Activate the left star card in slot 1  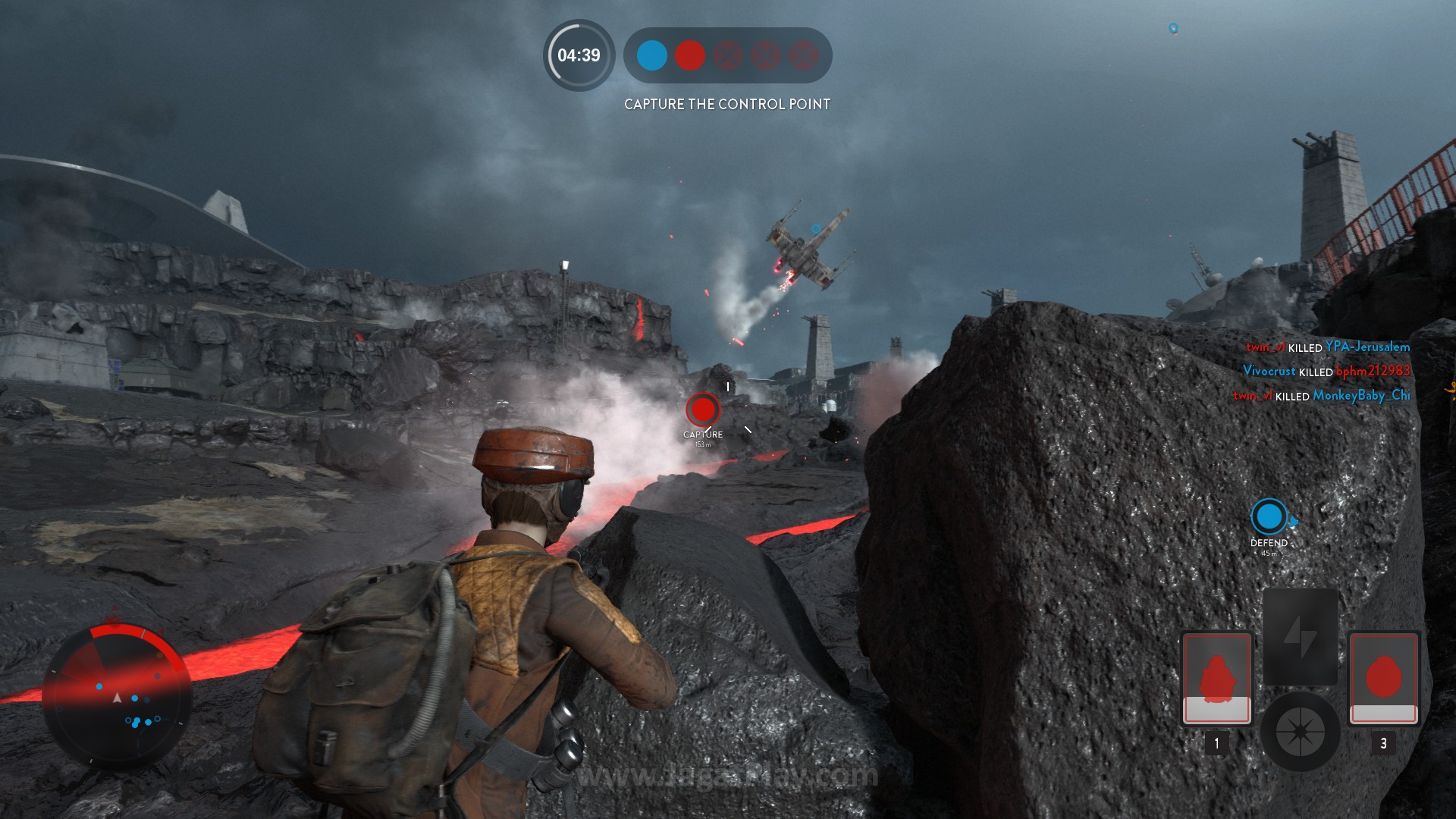click(1216, 678)
